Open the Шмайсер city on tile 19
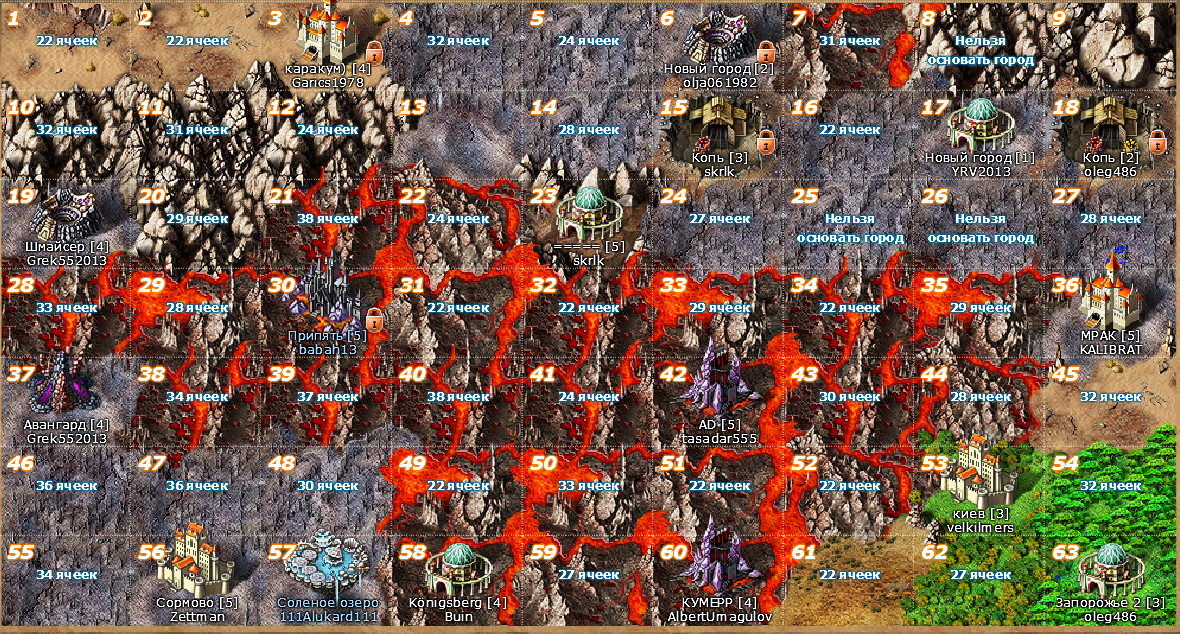This screenshot has width=1180, height=634. pos(63,212)
